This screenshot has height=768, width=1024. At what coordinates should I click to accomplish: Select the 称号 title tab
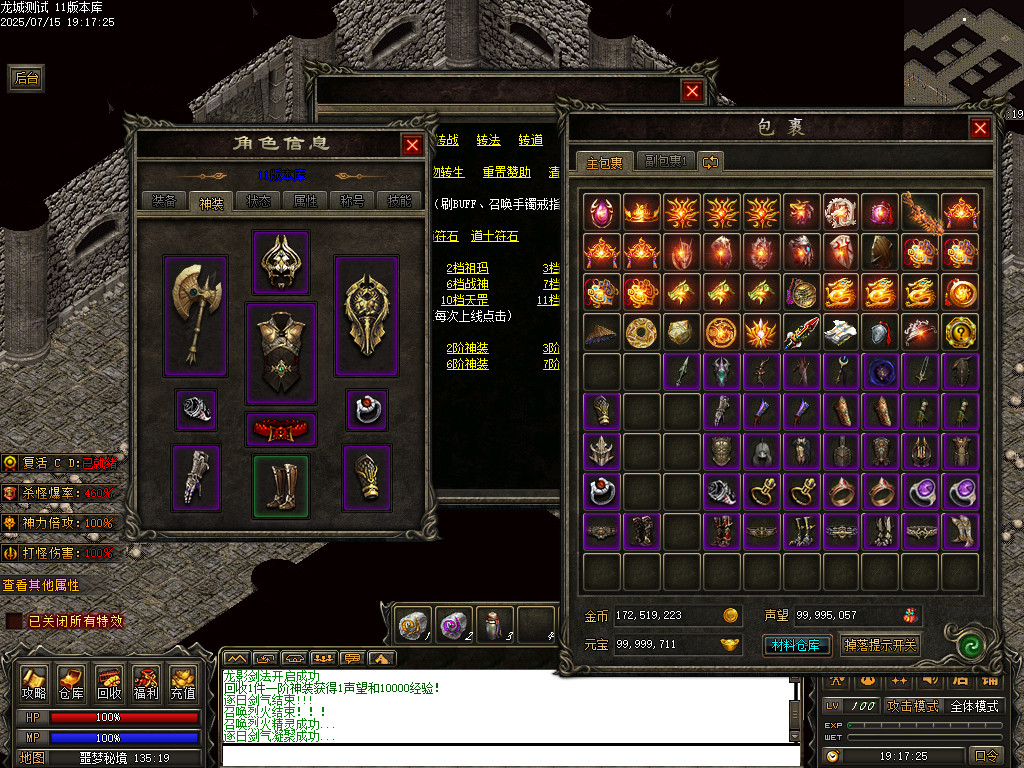tap(352, 200)
